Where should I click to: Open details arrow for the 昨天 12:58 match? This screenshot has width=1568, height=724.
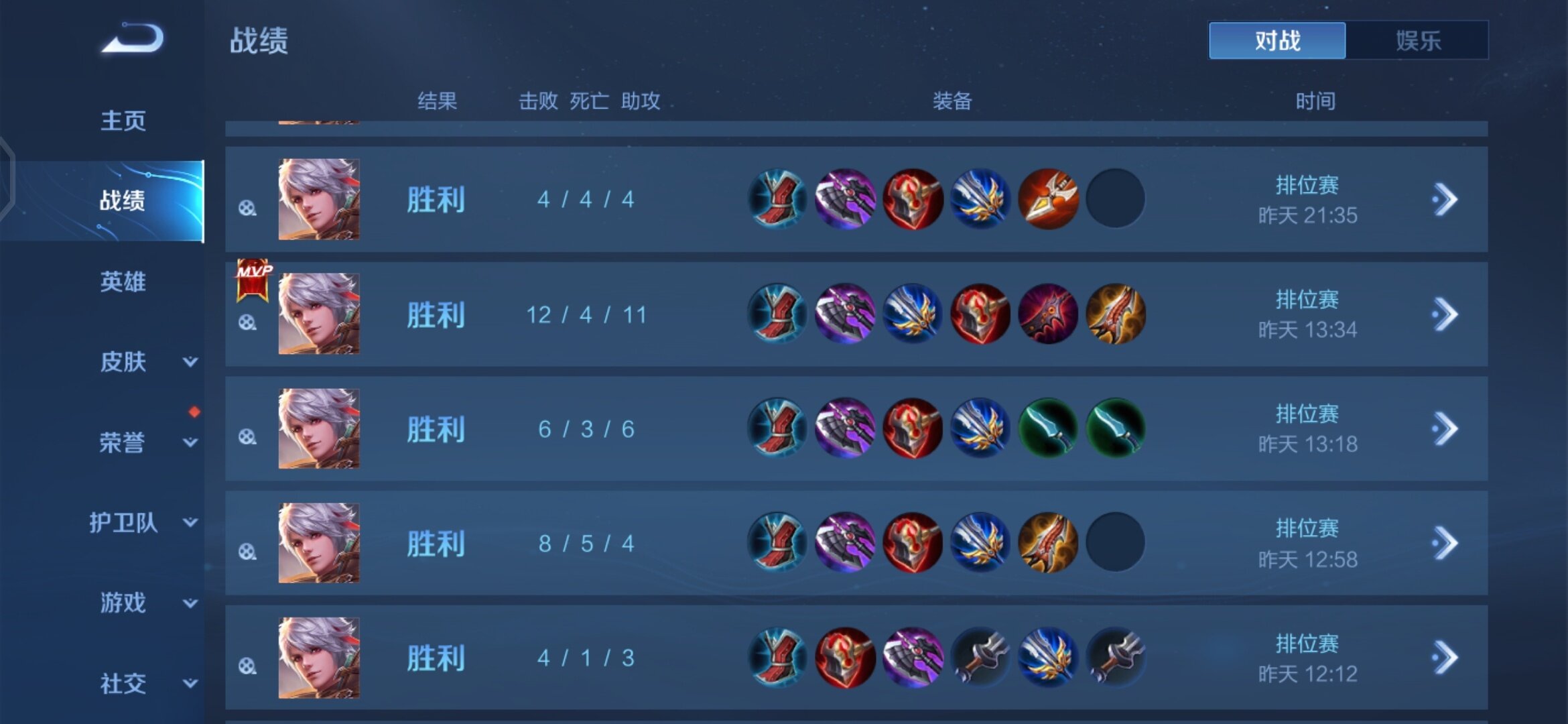click(x=1445, y=544)
